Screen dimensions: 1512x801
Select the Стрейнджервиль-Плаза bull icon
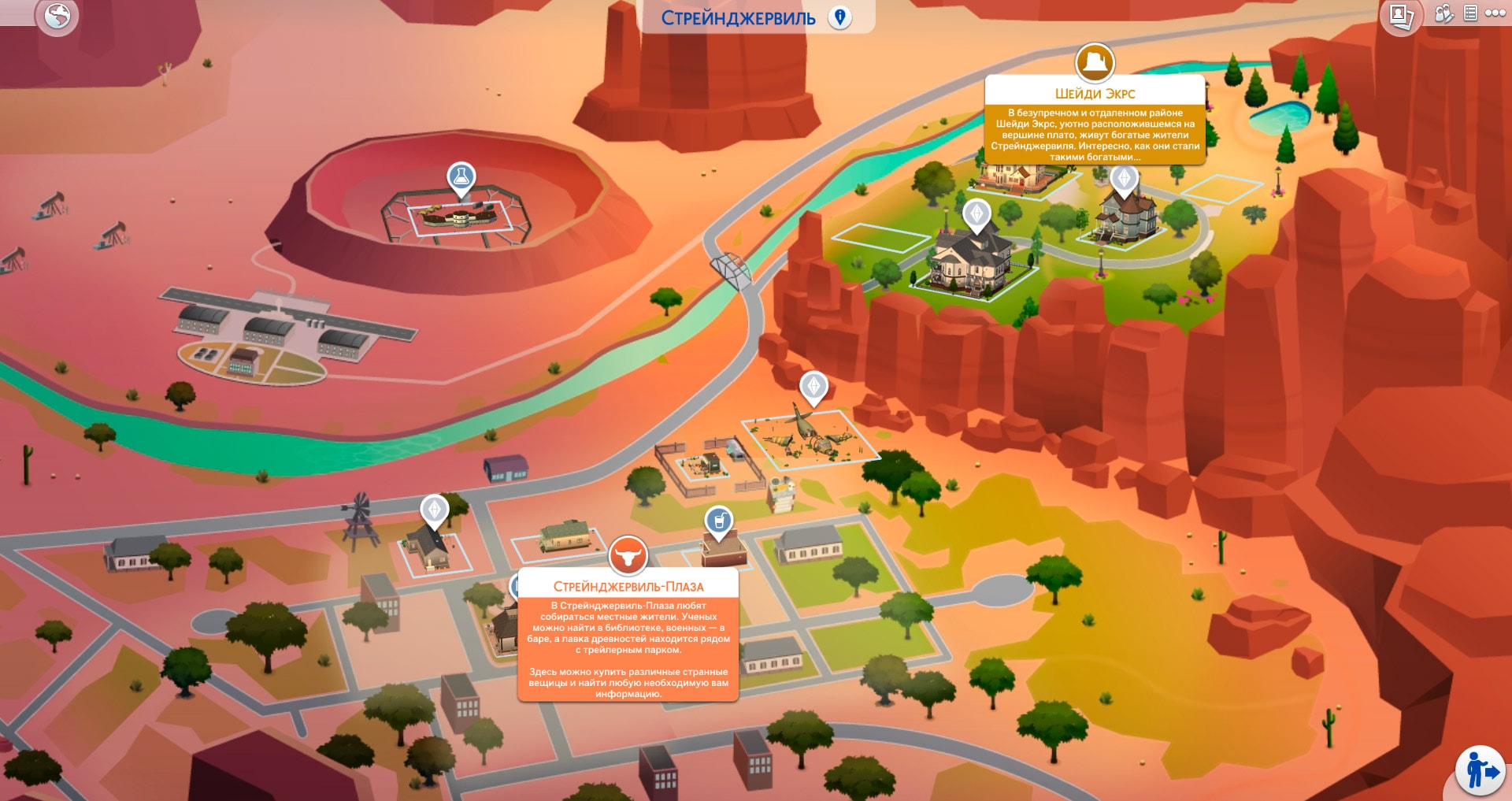tap(628, 556)
